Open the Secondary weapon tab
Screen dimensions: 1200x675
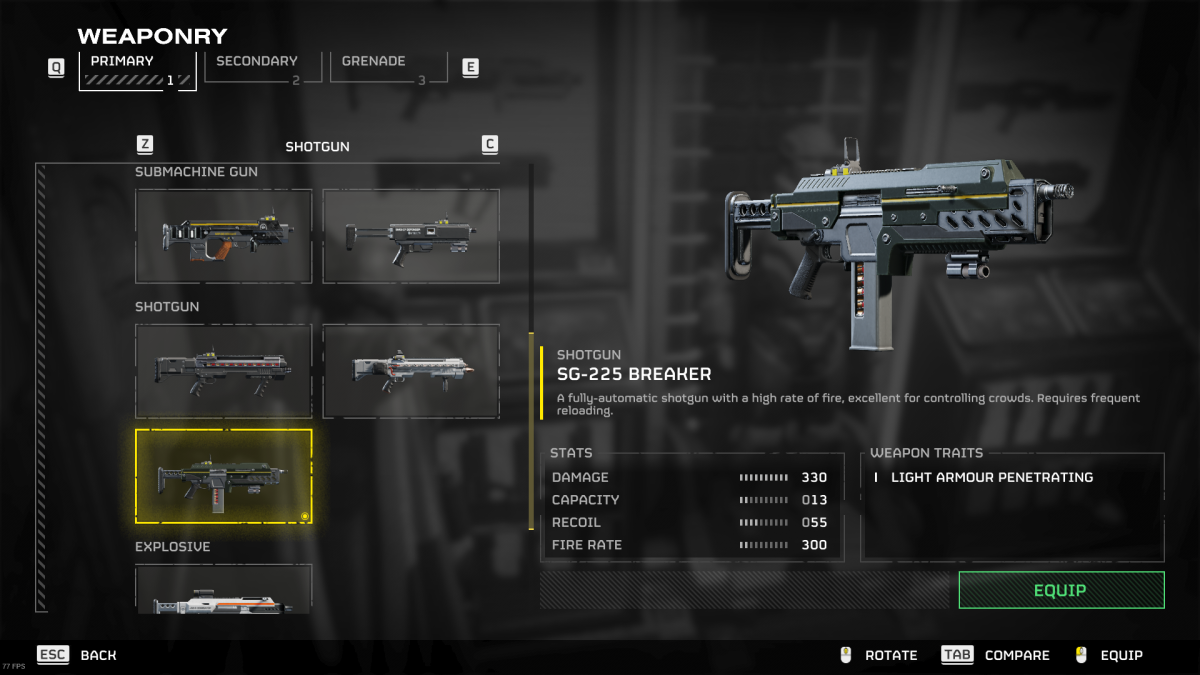coord(262,68)
